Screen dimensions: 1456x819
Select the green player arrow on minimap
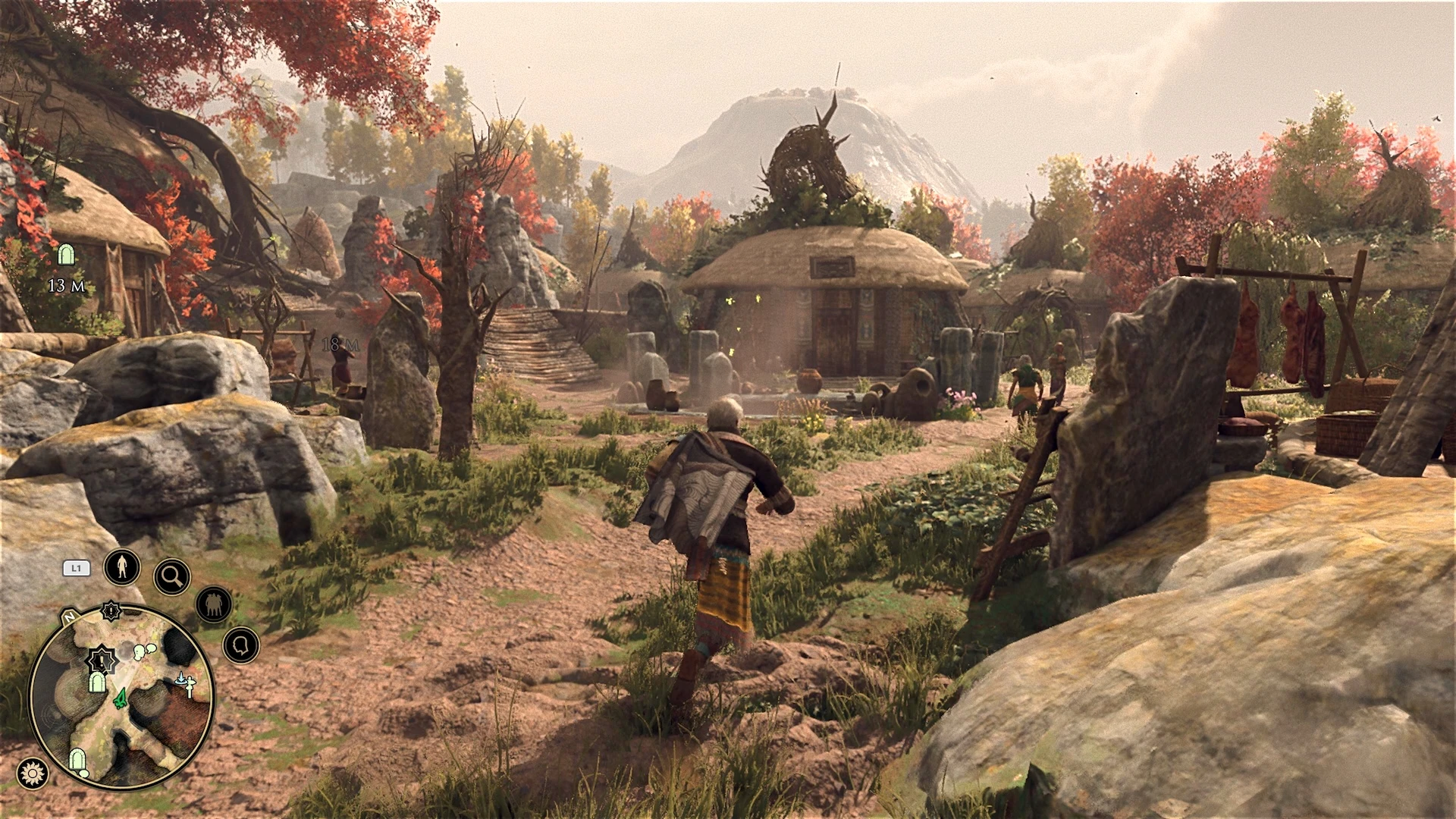[120, 701]
